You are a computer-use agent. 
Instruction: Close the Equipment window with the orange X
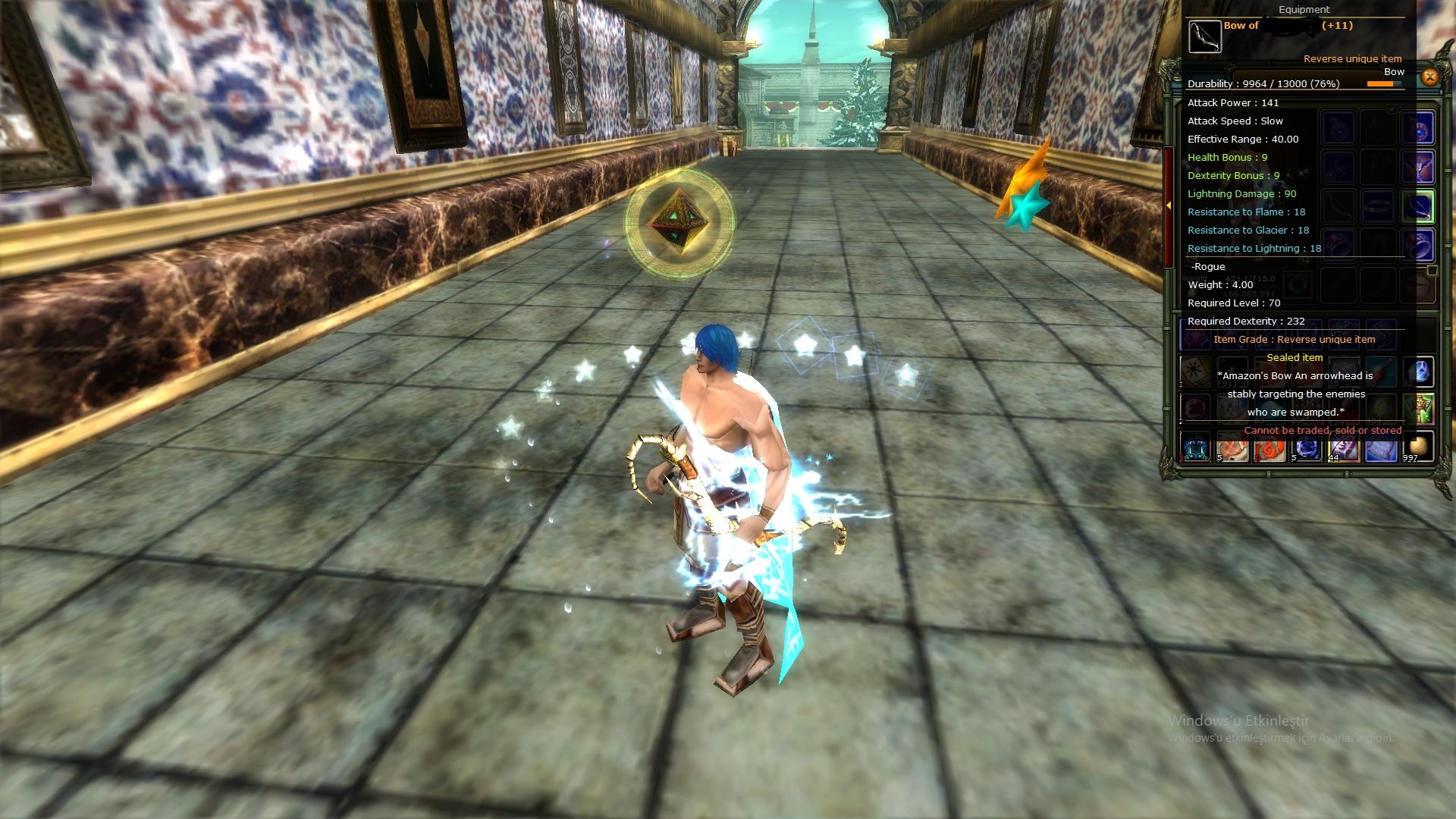[1429, 77]
